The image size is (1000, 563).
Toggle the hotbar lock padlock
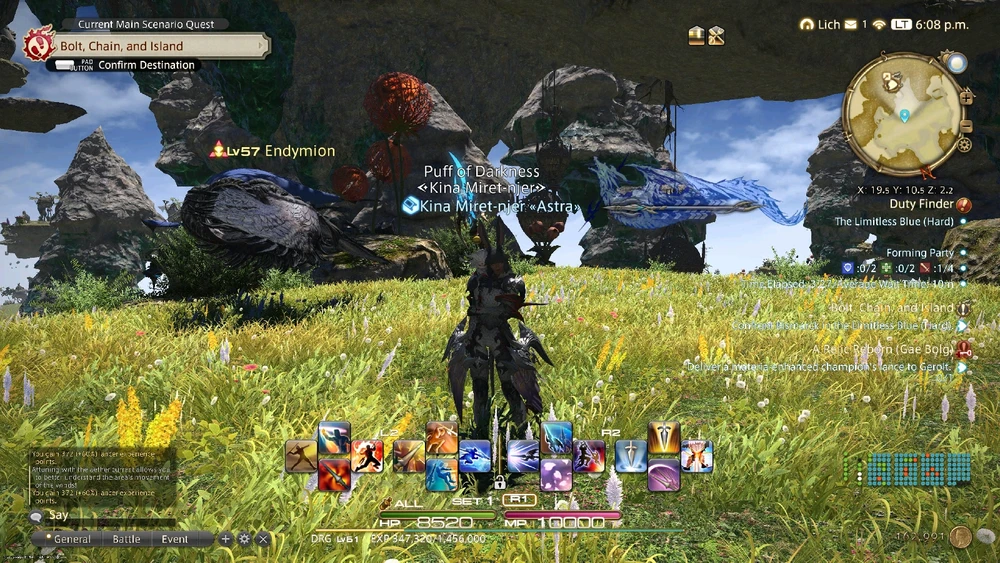tap(499, 482)
